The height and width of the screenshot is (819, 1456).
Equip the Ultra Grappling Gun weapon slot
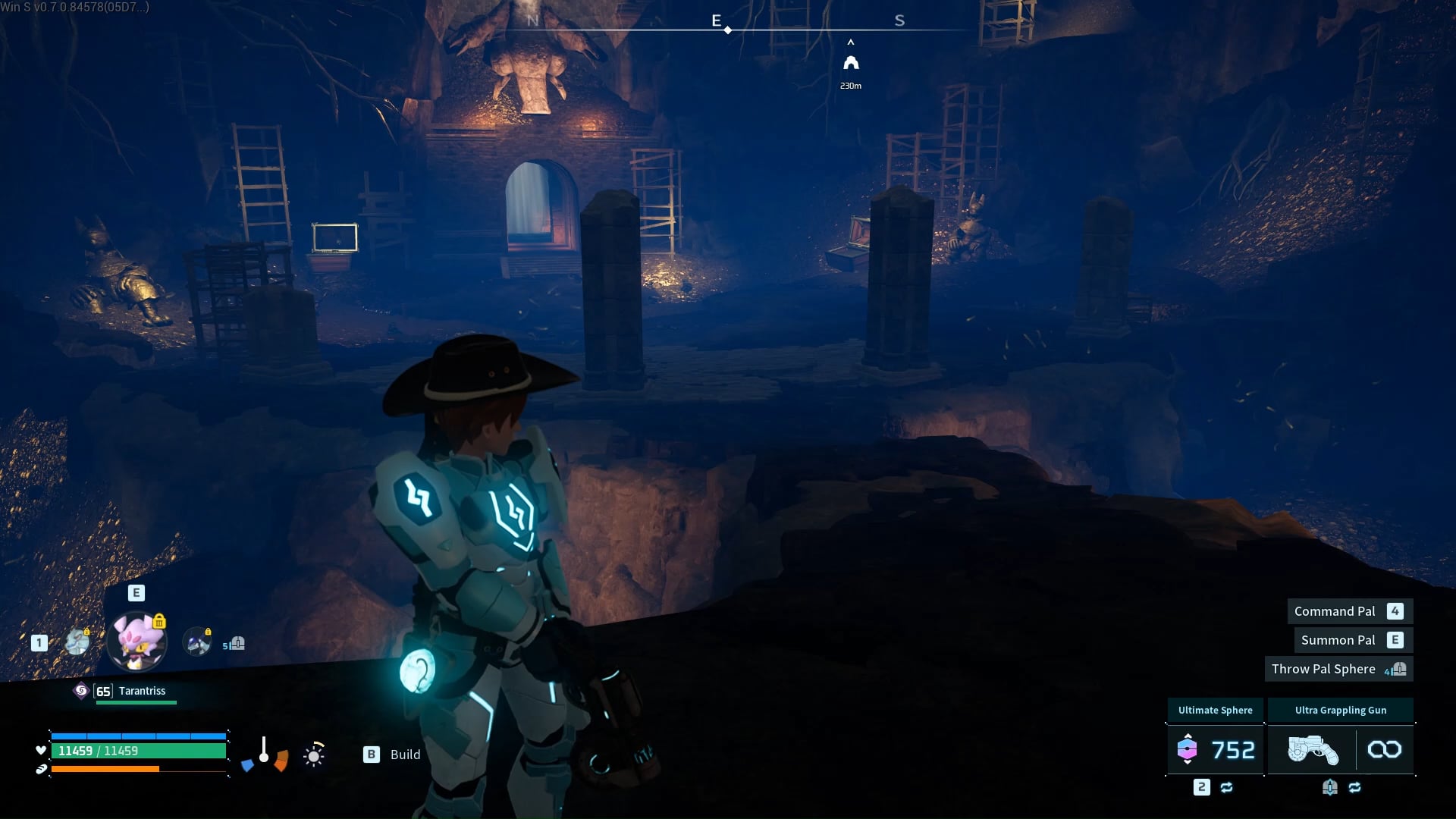(x=1340, y=749)
